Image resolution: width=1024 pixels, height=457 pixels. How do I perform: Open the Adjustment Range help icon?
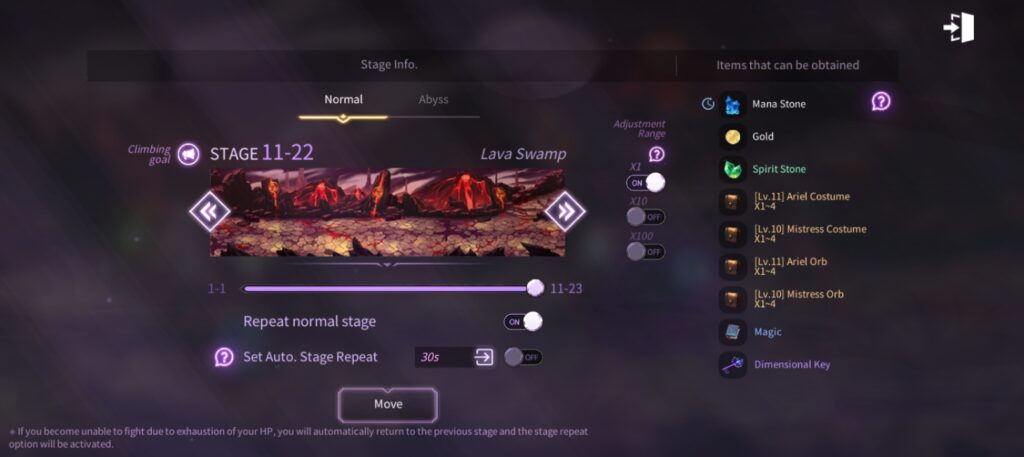pyautogui.click(x=656, y=154)
